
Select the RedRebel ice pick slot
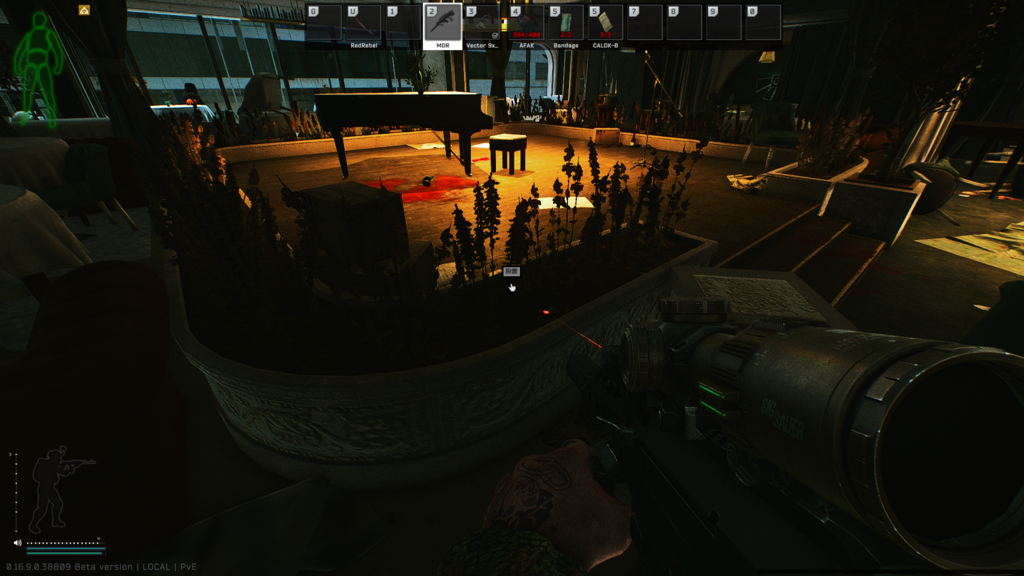point(363,23)
